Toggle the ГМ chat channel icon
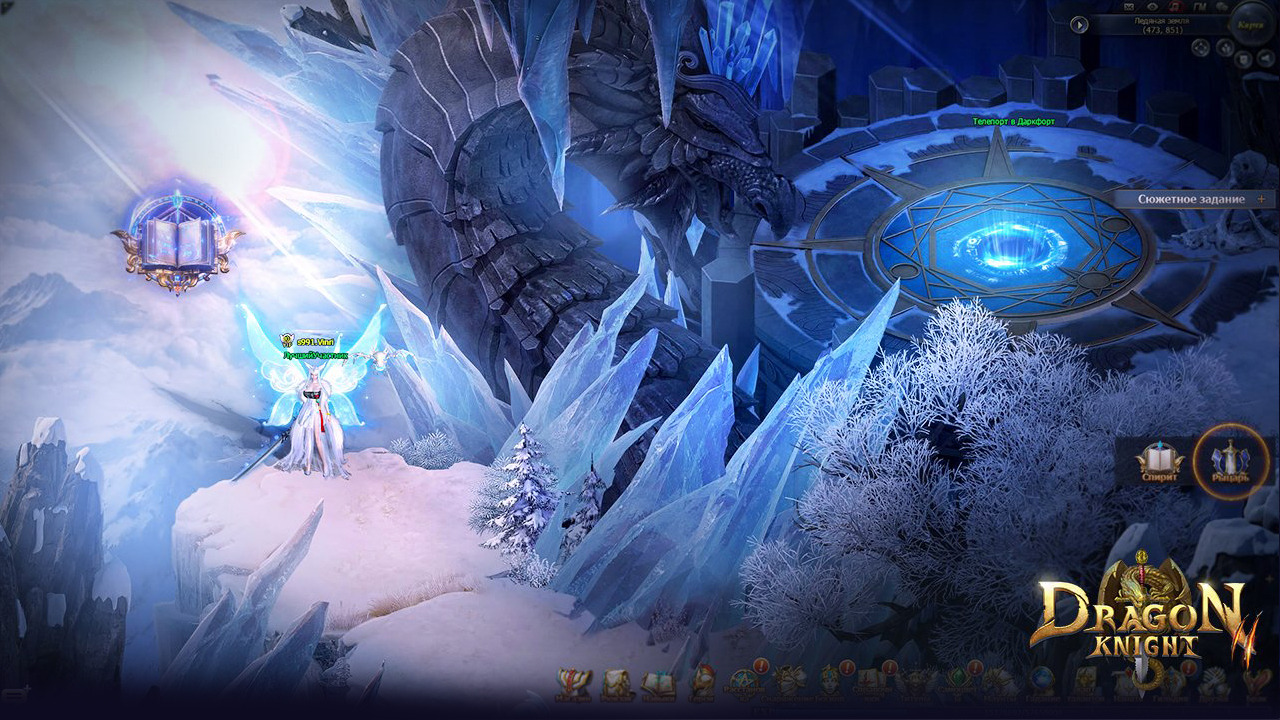The width and height of the screenshot is (1280, 720). point(1199,6)
